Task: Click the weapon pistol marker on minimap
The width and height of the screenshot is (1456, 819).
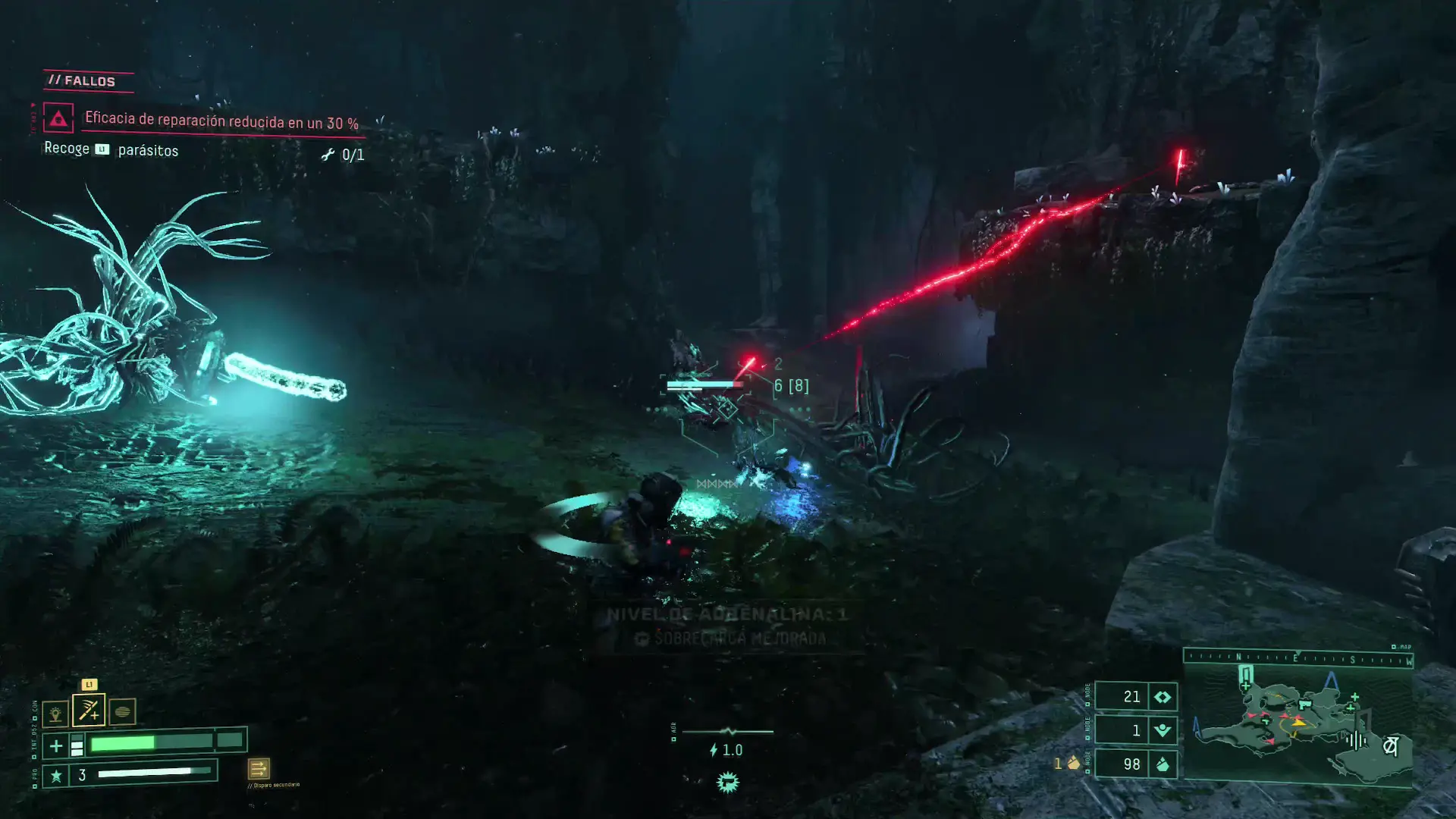Action: click(1304, 705)
